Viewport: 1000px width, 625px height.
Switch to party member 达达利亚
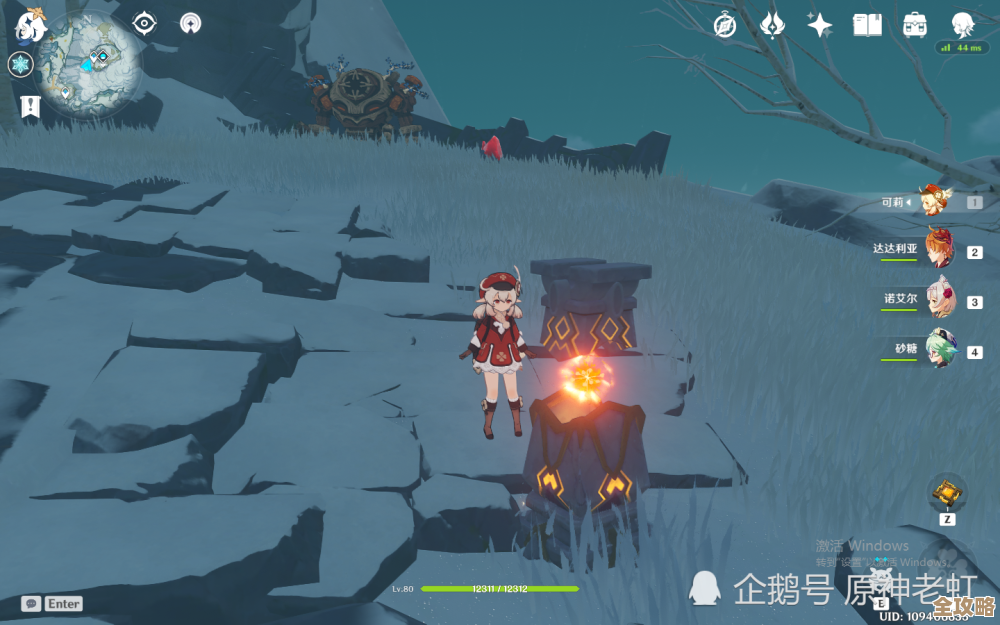938,249
